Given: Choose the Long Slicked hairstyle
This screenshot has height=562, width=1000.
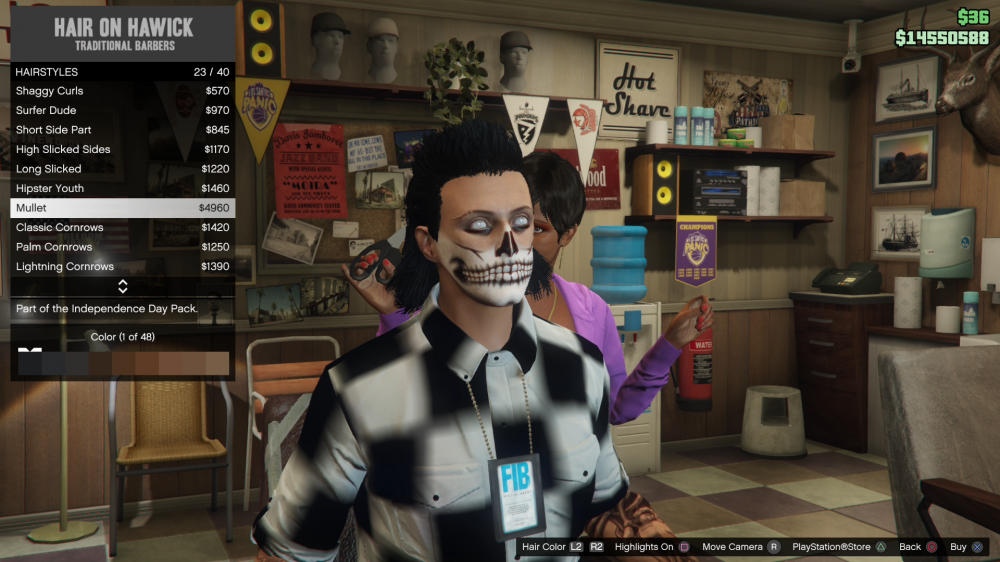Looking at the screenshot, I should coord(122,169).
